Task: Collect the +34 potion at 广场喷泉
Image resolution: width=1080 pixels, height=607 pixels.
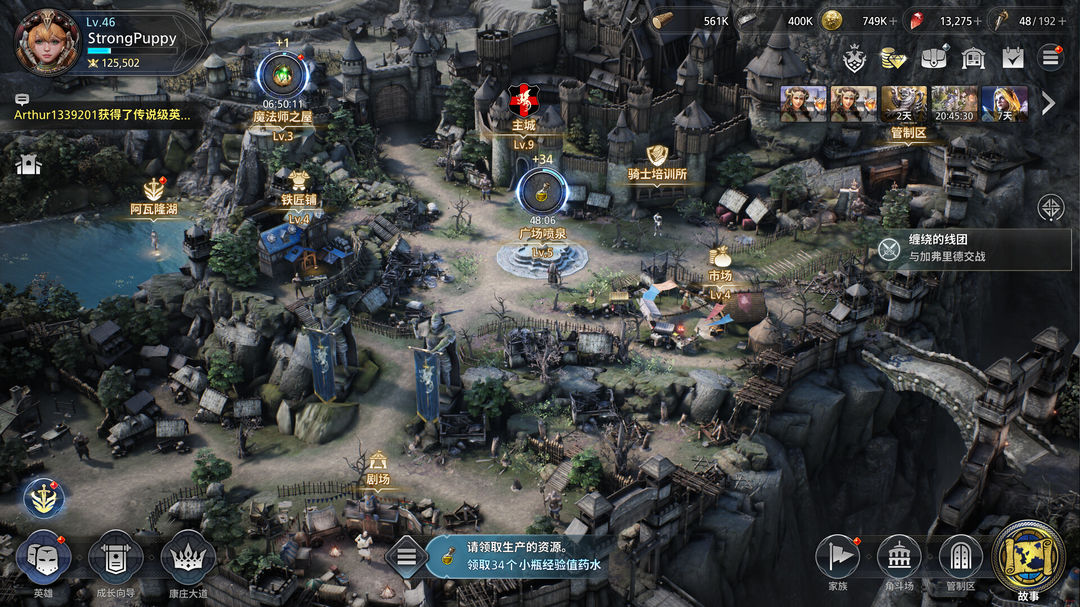Action: [542, 190]
